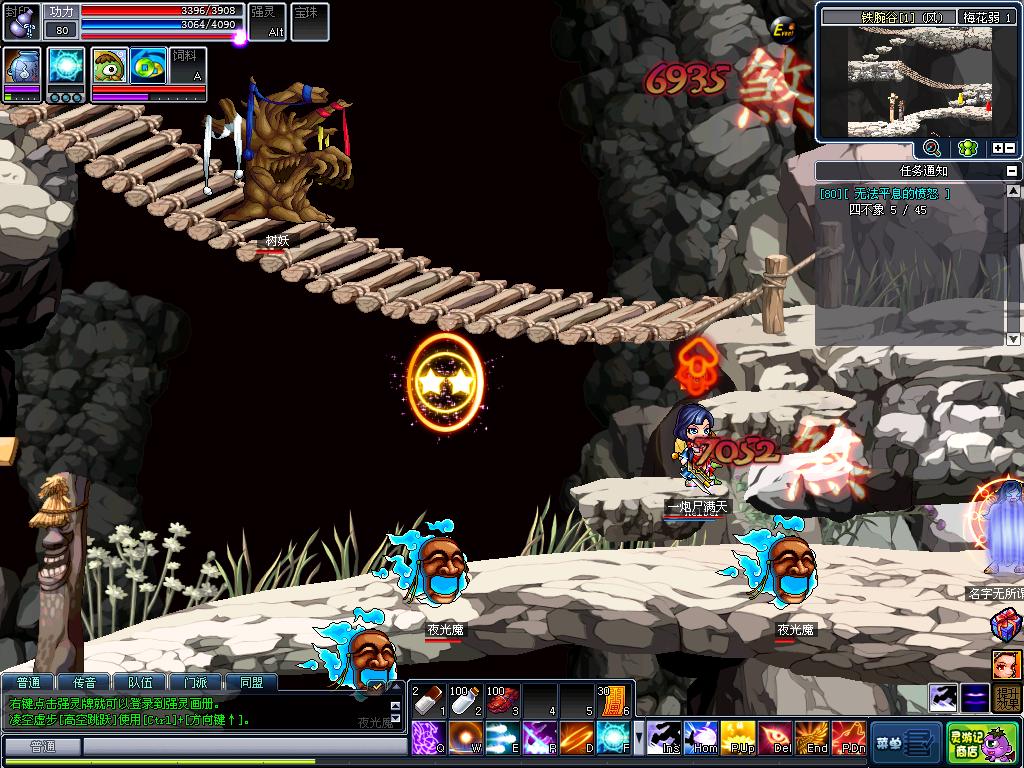Select the 门派 chat tab
The image size is (1024, 768).
196,683
